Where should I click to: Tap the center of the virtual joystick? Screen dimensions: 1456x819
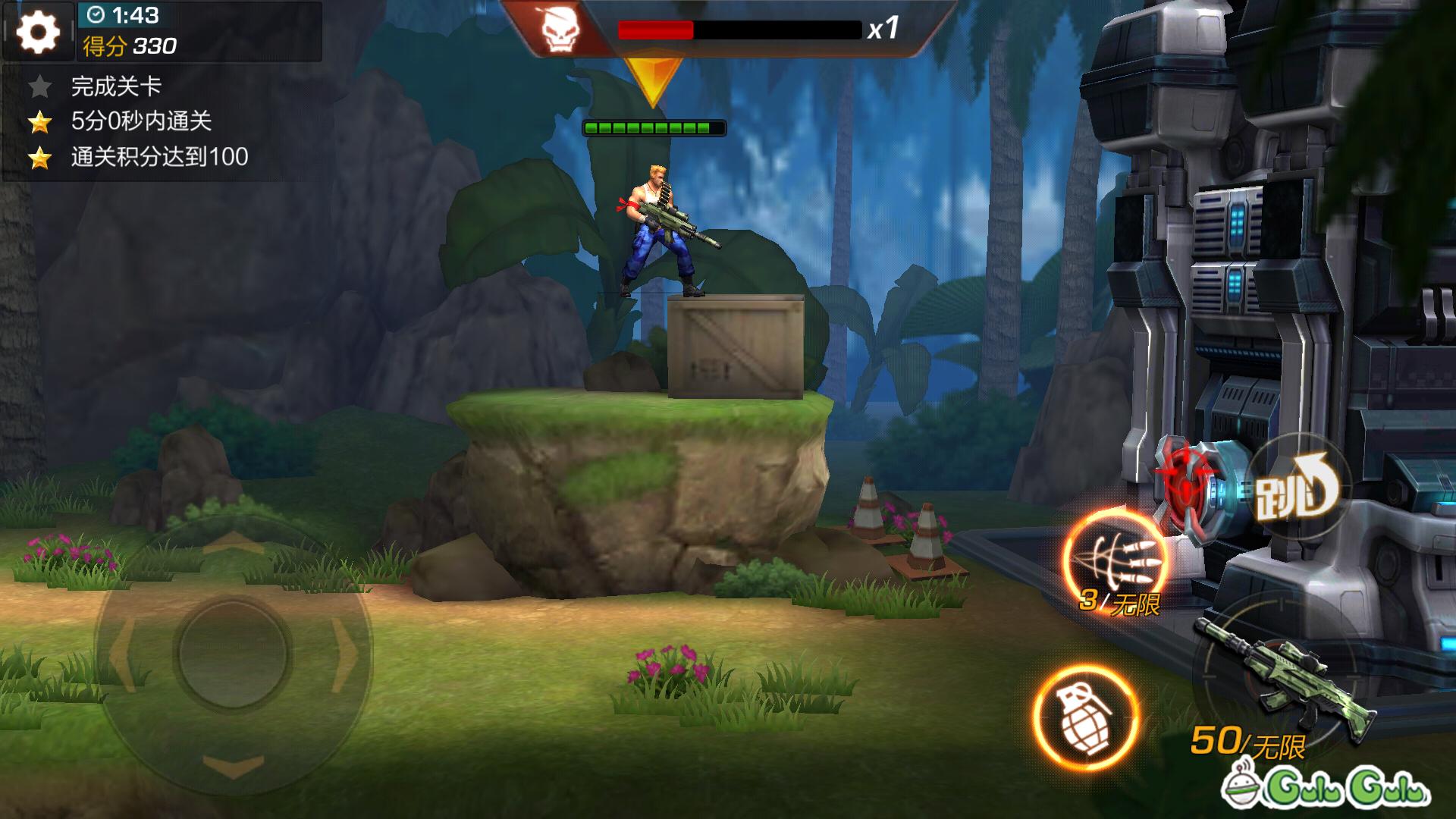(x=233, y=652)
